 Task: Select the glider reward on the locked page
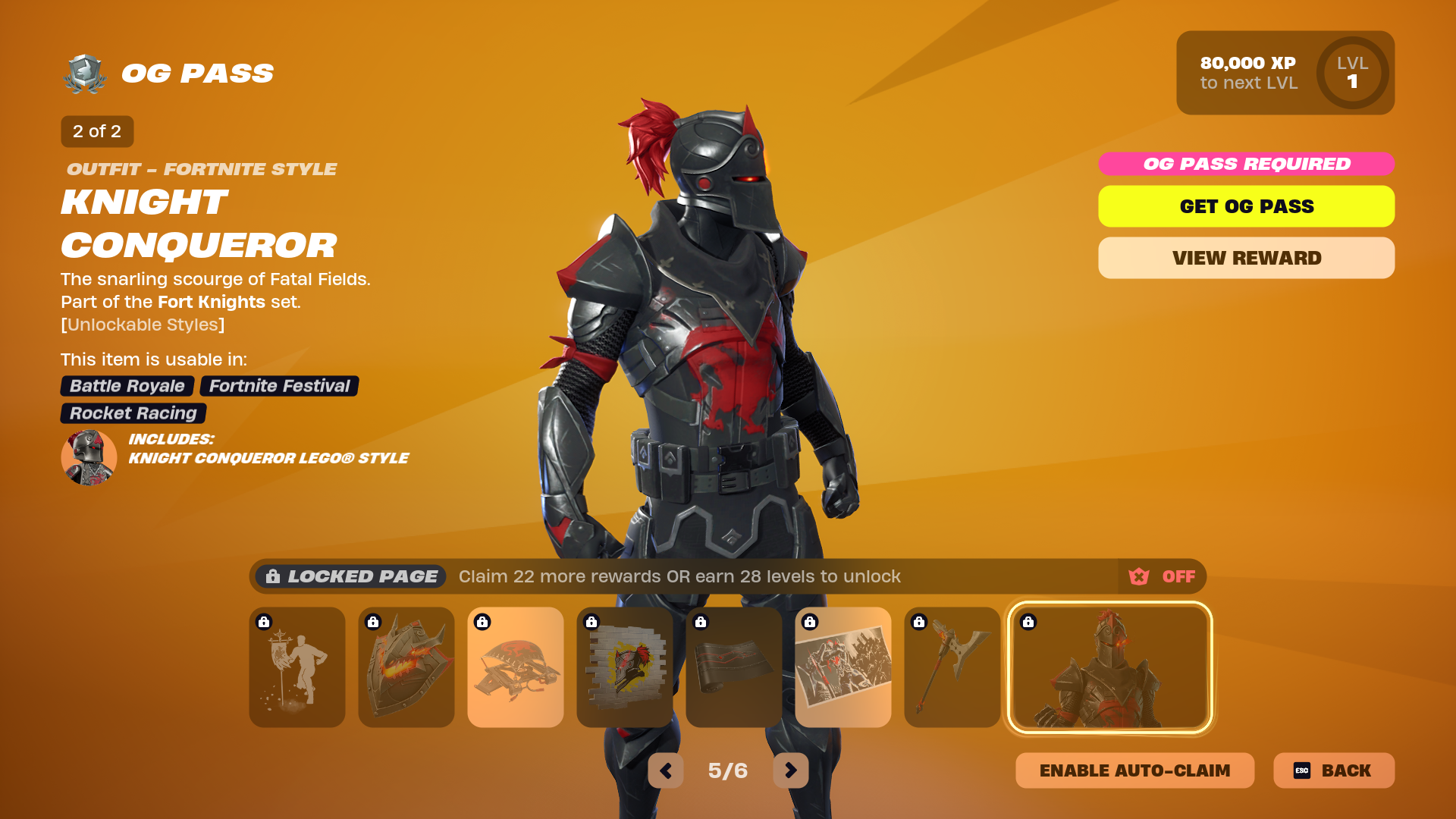(x=516, y=667)
